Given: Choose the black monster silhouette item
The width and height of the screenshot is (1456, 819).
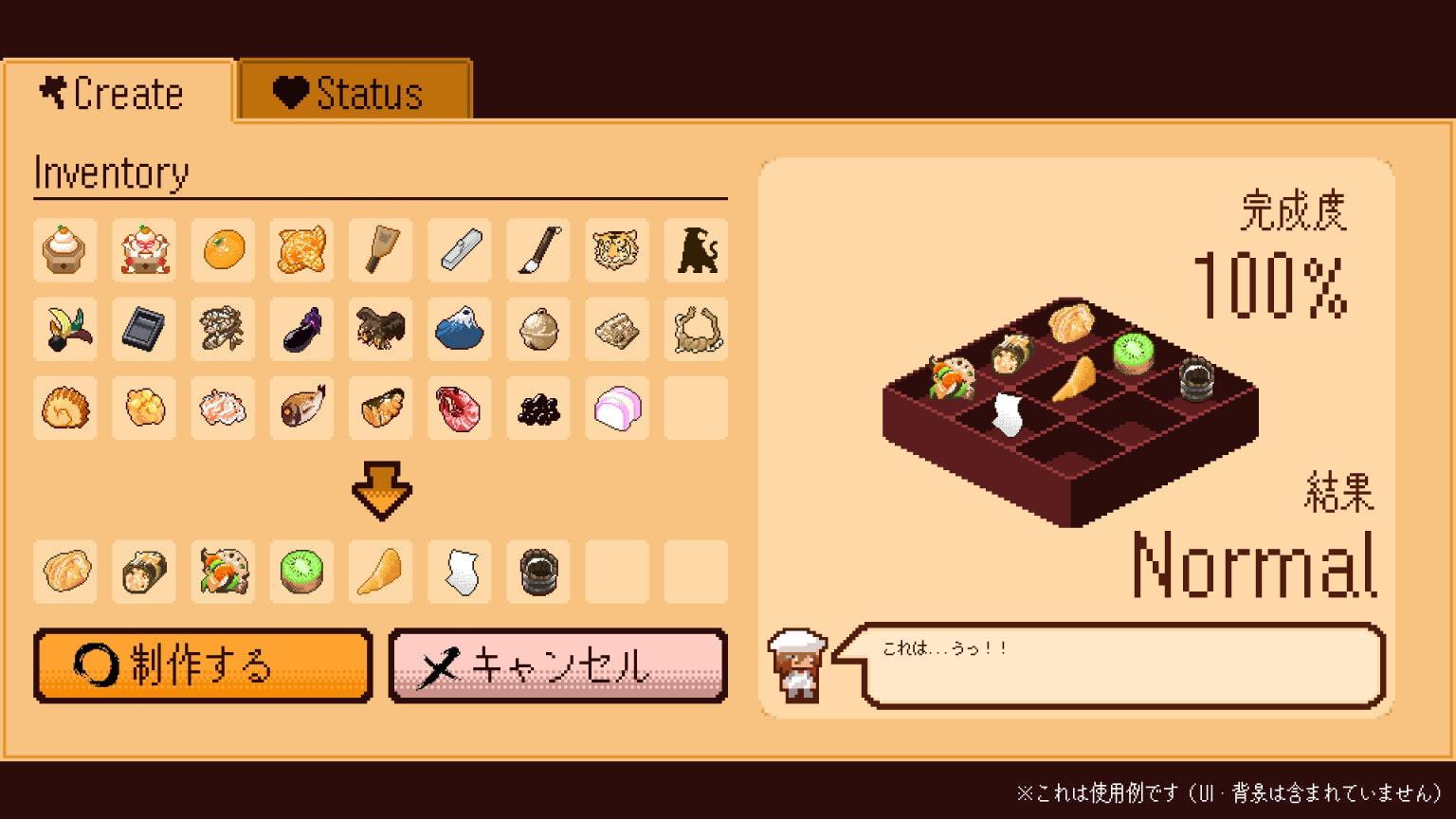Looking at the screenshot, I should [696, 250].
